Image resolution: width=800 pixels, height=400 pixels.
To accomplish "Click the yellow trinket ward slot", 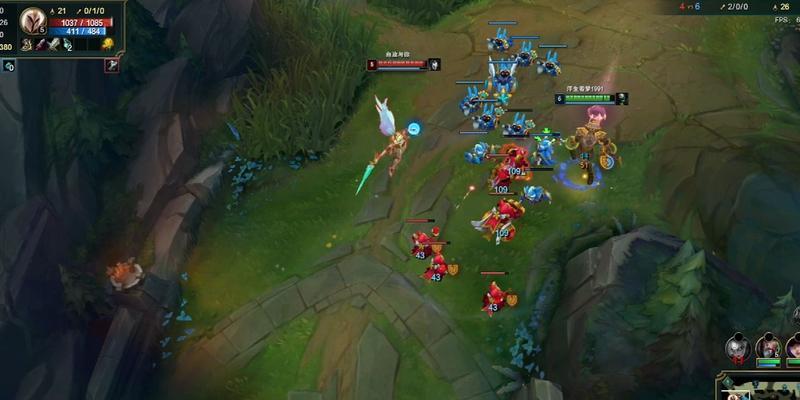I will point(106,44).
